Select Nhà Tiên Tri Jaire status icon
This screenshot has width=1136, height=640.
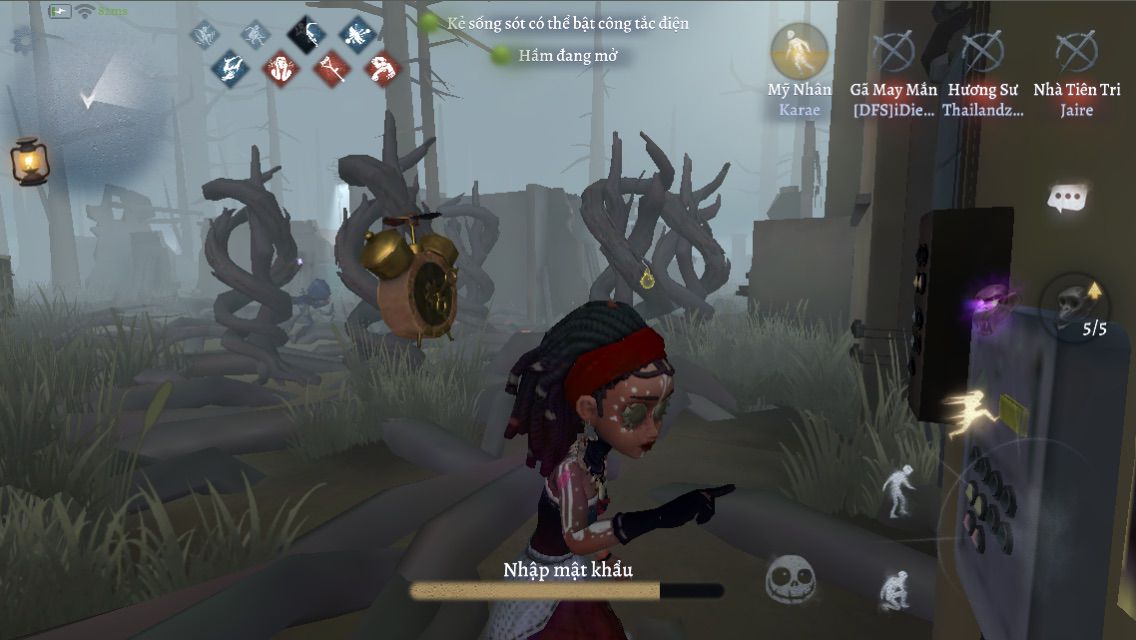[1076, 52]
